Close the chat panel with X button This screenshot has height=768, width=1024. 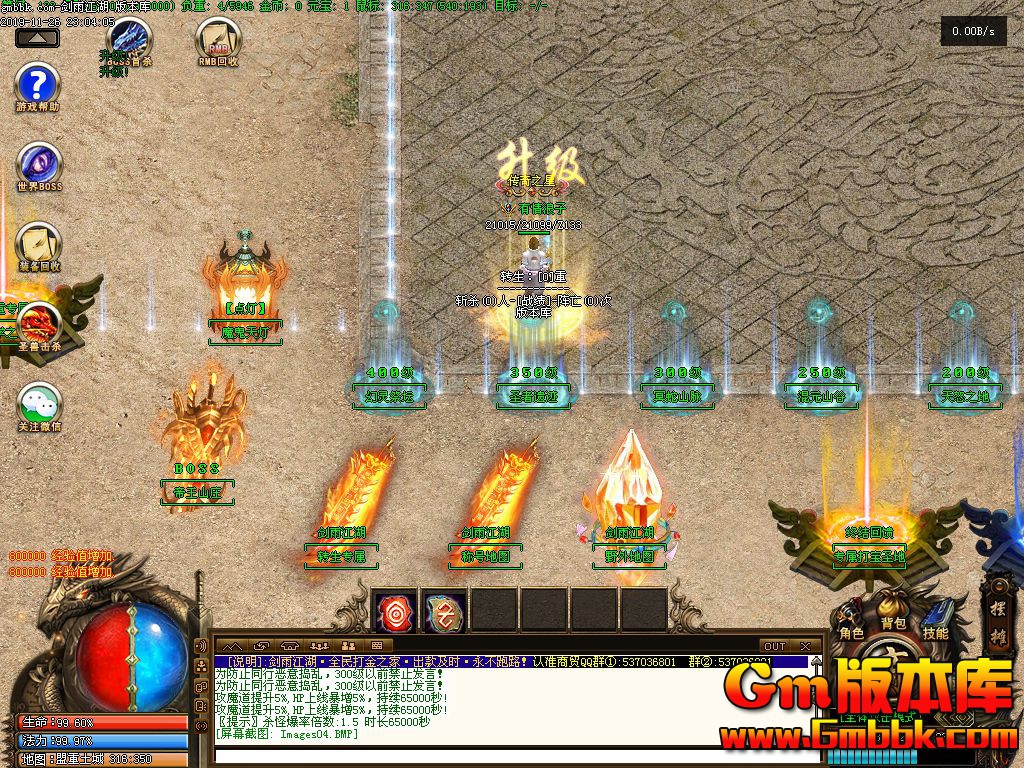point(806,646)
